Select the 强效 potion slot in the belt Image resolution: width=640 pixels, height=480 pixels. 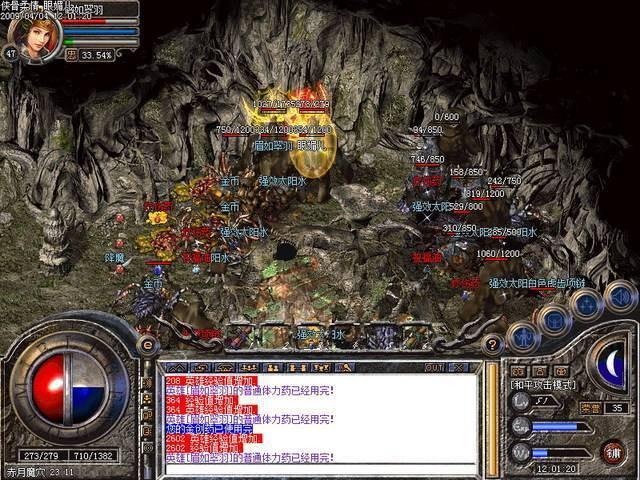[315, 335]
